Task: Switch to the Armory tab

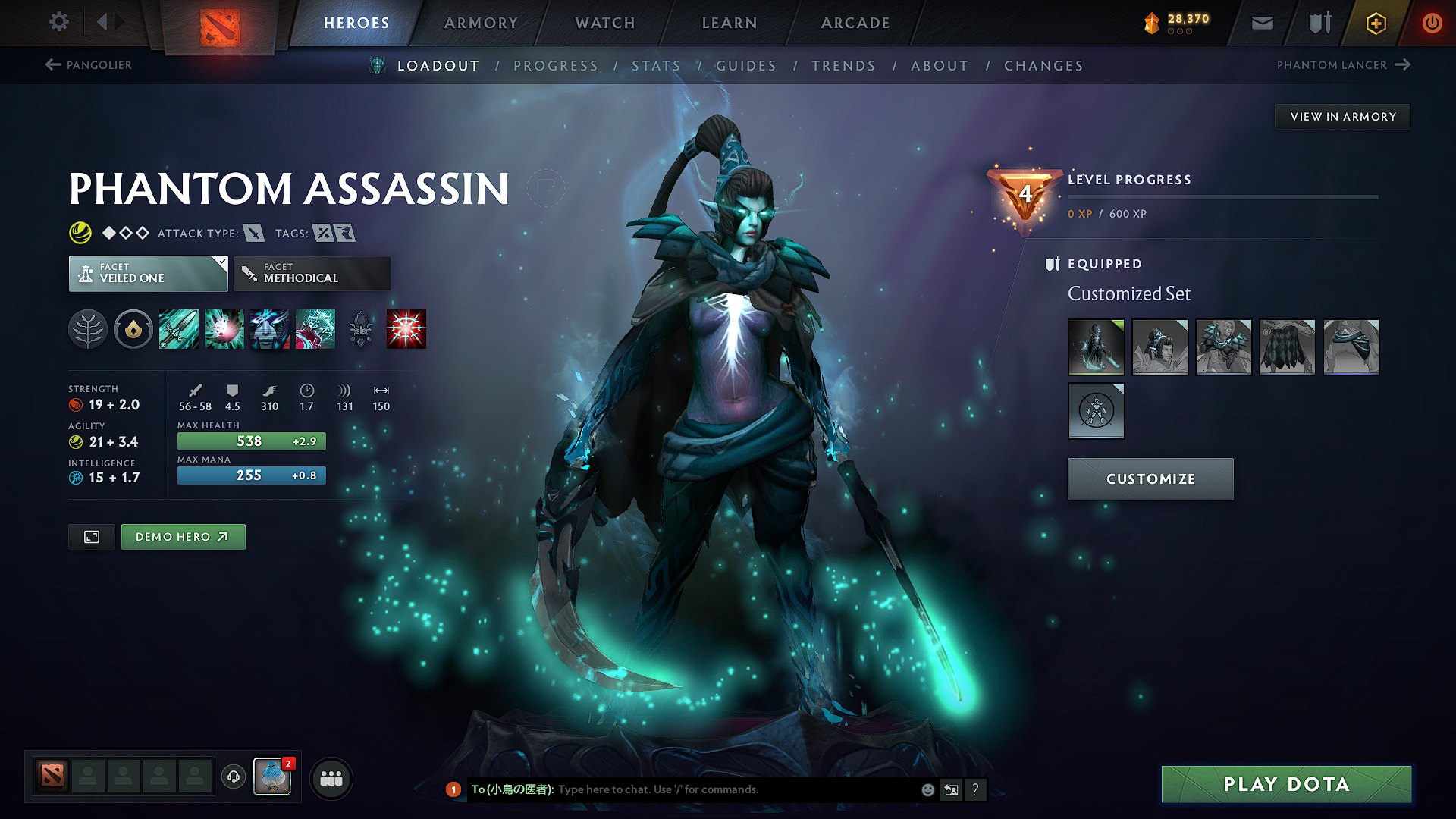Action: [x=481, y=22]
